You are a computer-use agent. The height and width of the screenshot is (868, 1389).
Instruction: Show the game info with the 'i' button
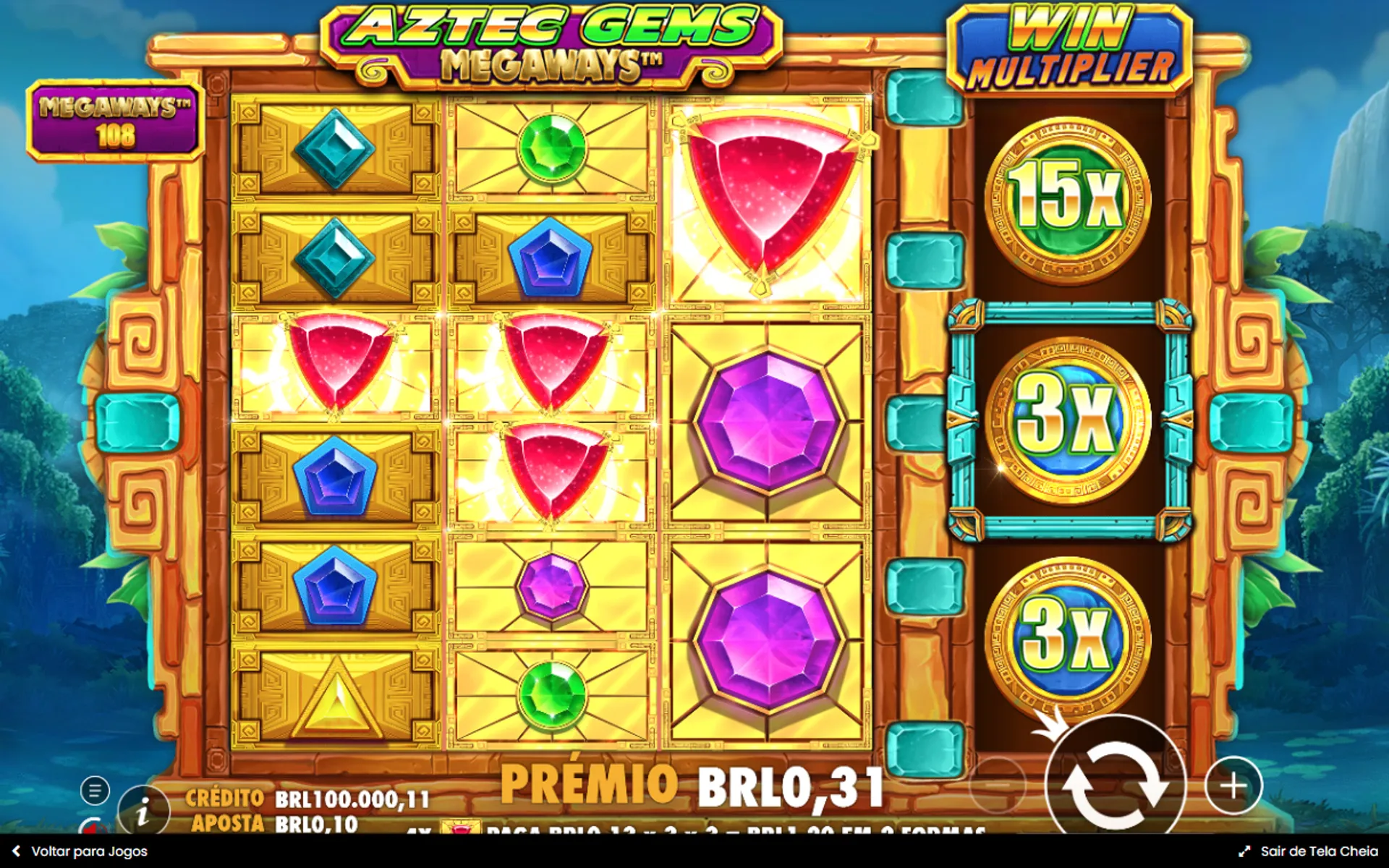point(143,813)
